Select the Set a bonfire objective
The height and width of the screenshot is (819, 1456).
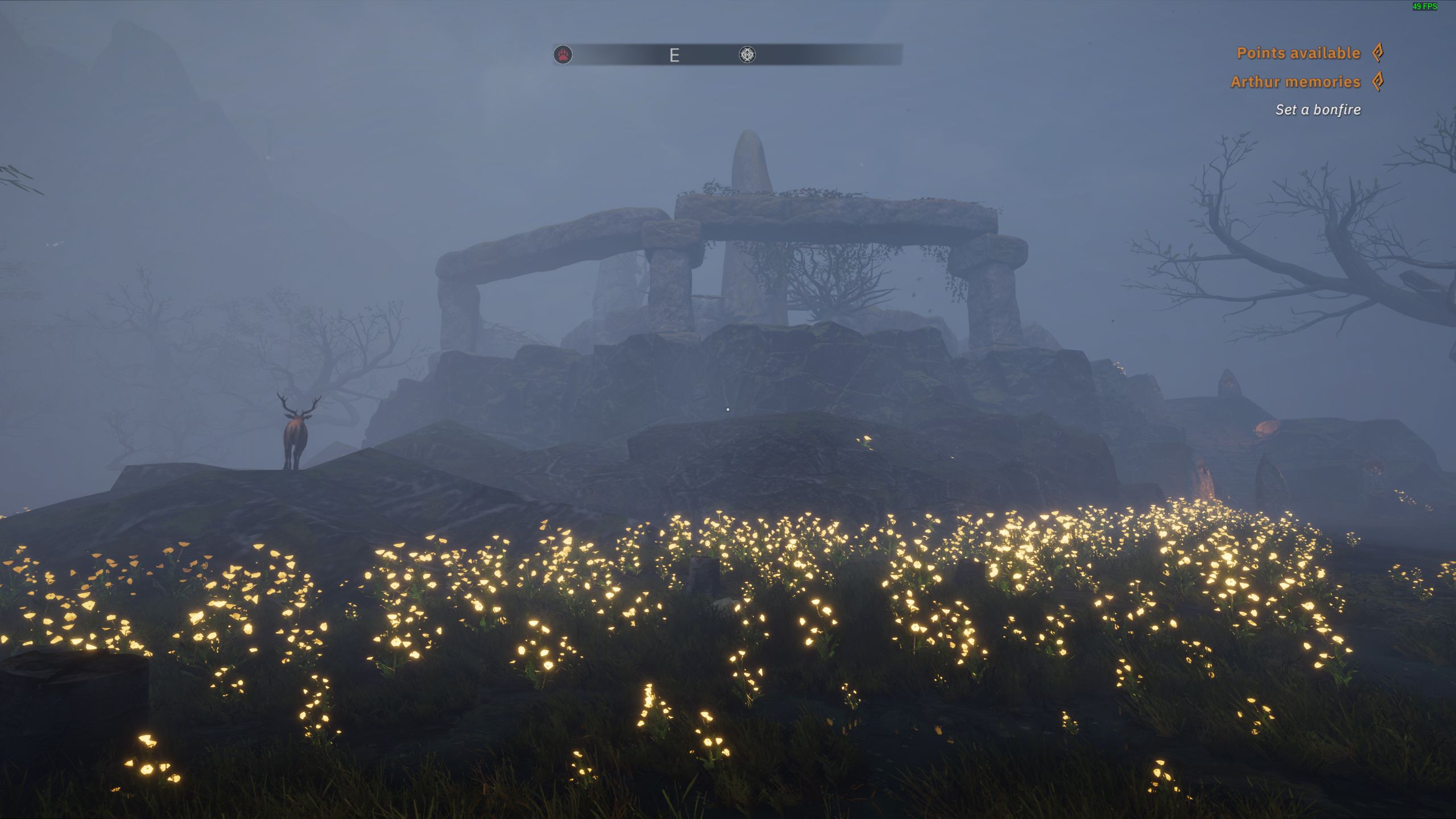pos(1318,110)
